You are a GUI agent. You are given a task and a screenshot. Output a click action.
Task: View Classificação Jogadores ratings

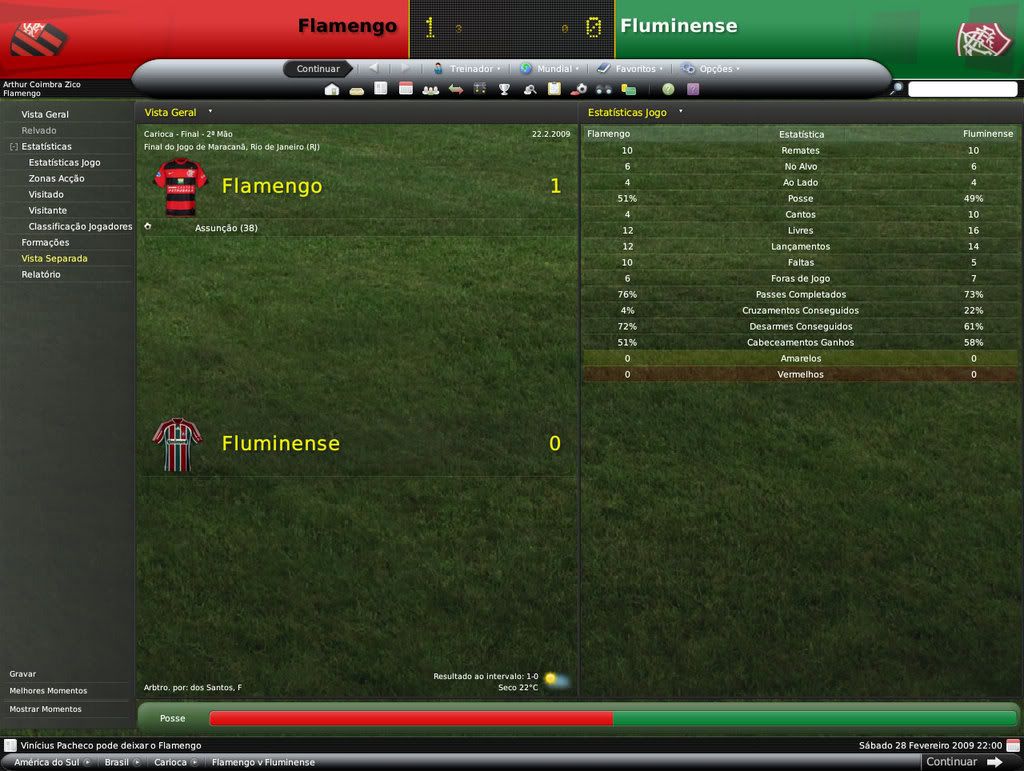click(80, 226)
